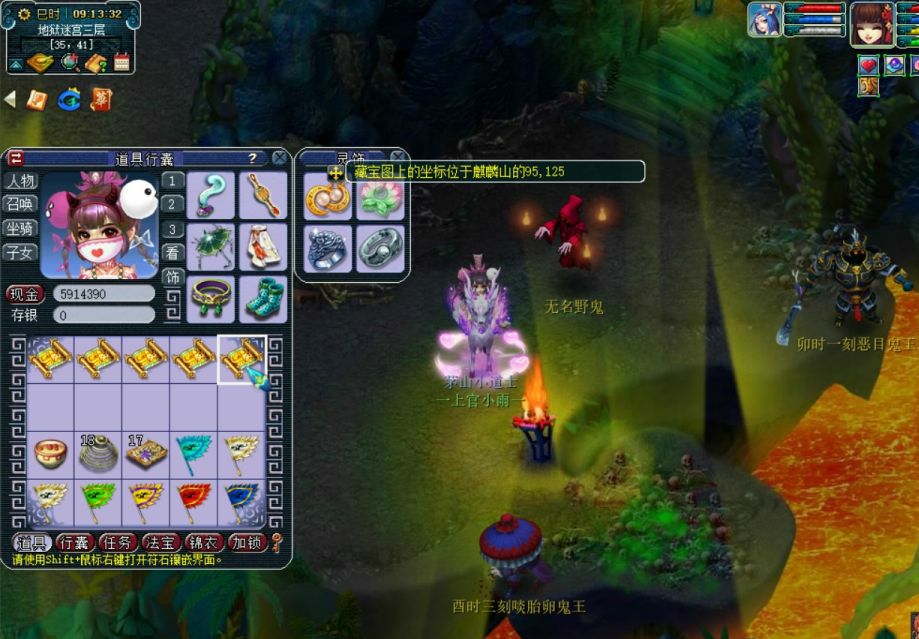
Task: Open the 召唤 summon page
Action: click(20, 204)
